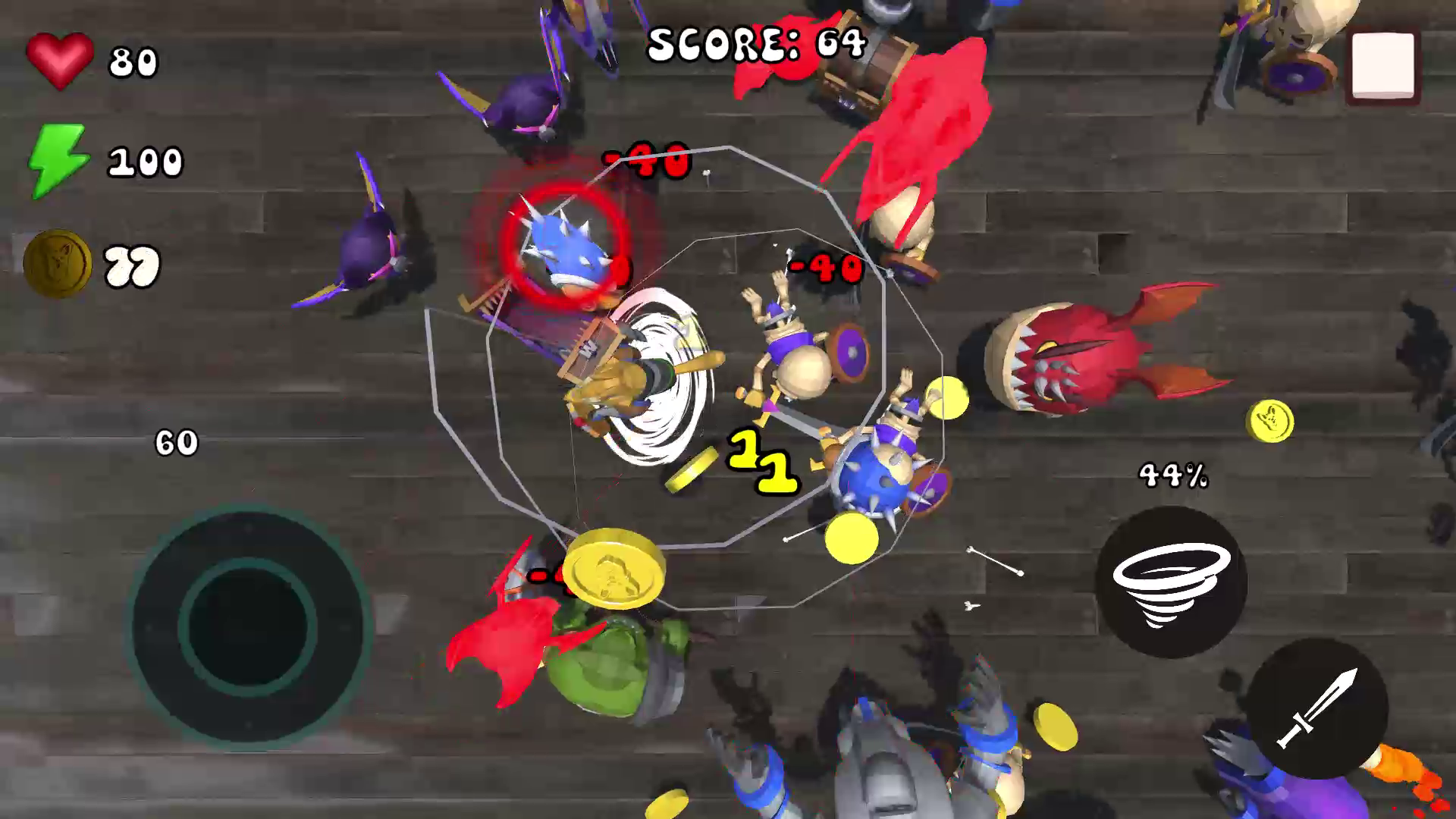Image resolution: width=1456 pixels, height=819 pixels.
Task: Tap the SCORE: 64 display
Action: 755,44
